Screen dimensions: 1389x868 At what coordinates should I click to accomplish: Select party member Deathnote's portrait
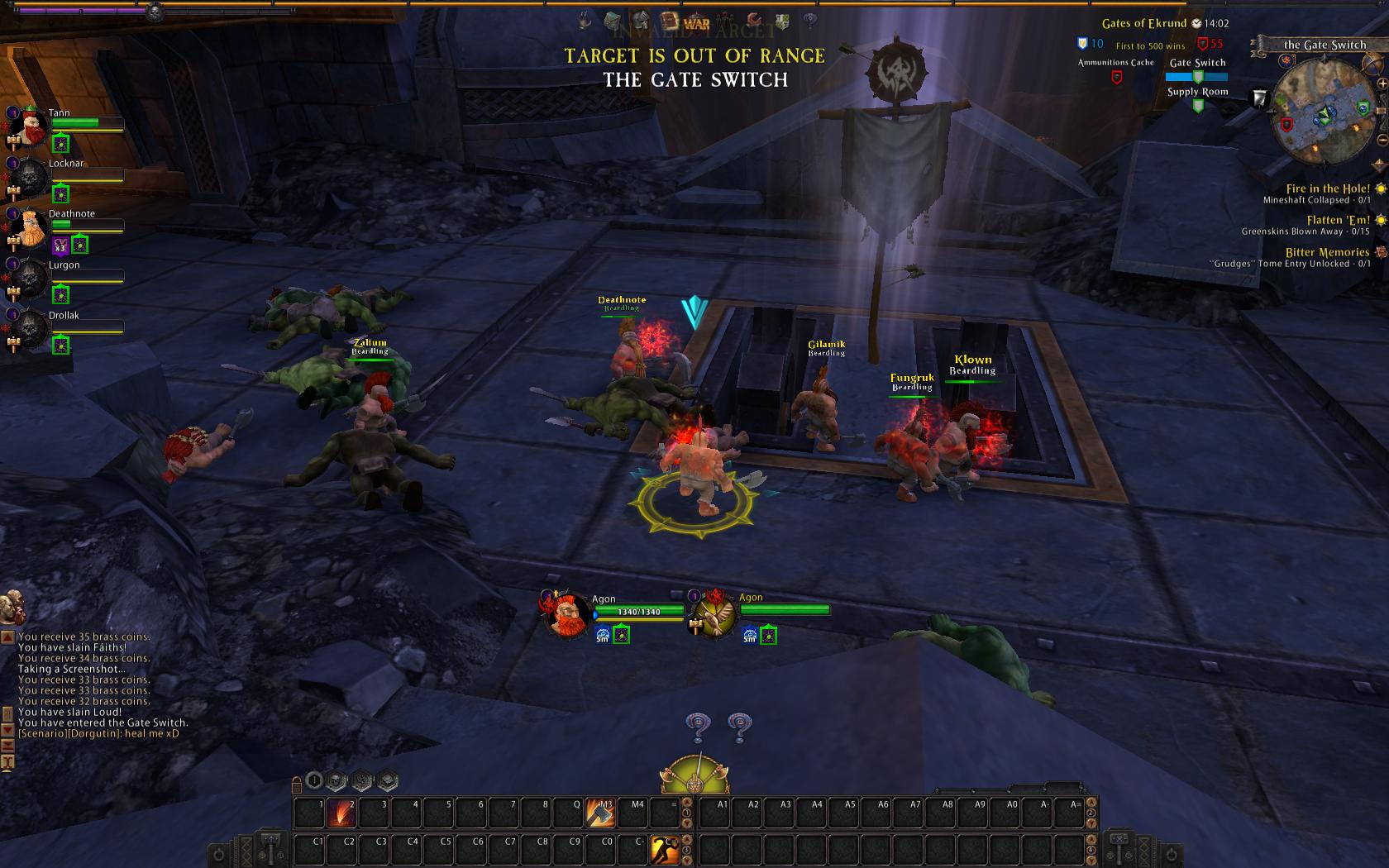(x=29, y=227)
